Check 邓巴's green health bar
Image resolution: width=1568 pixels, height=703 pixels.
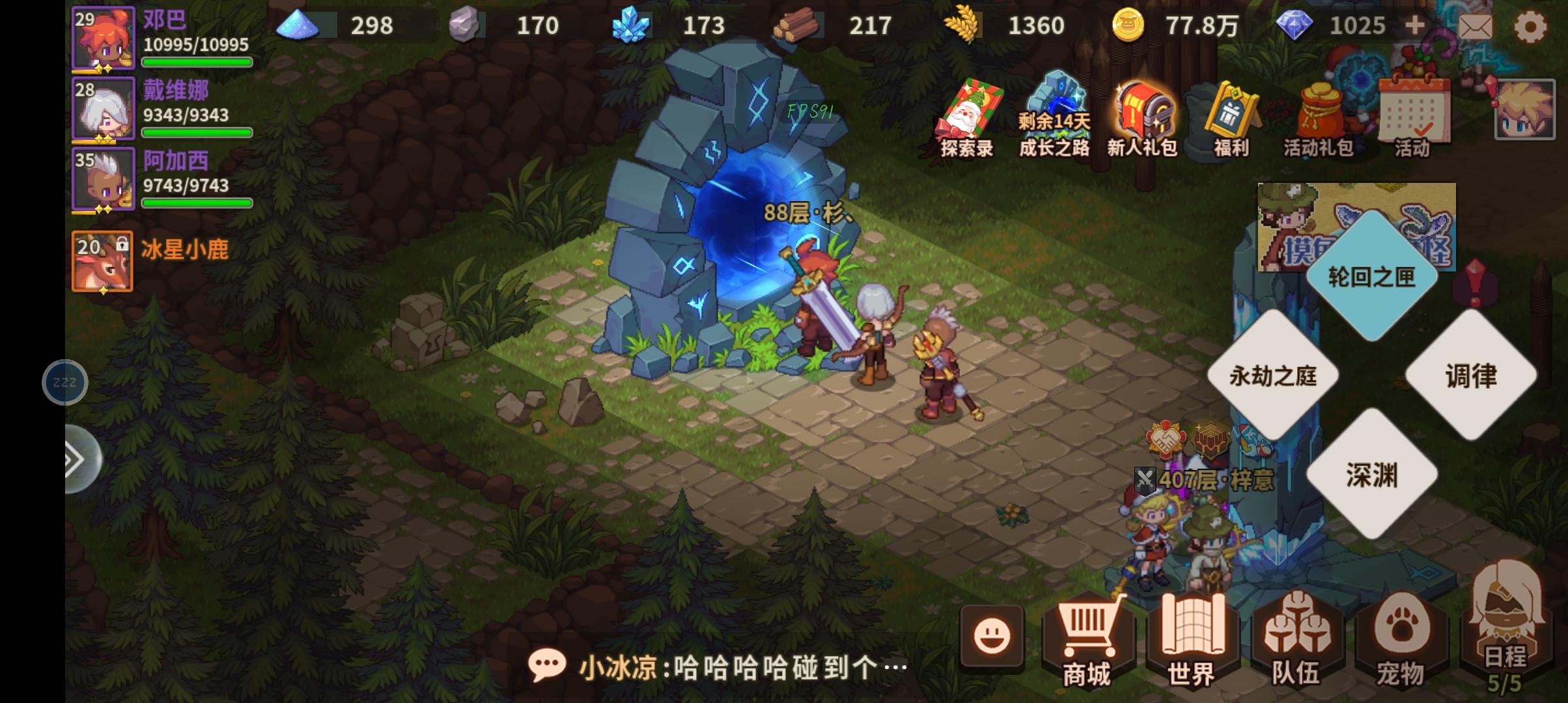point(197,62)
